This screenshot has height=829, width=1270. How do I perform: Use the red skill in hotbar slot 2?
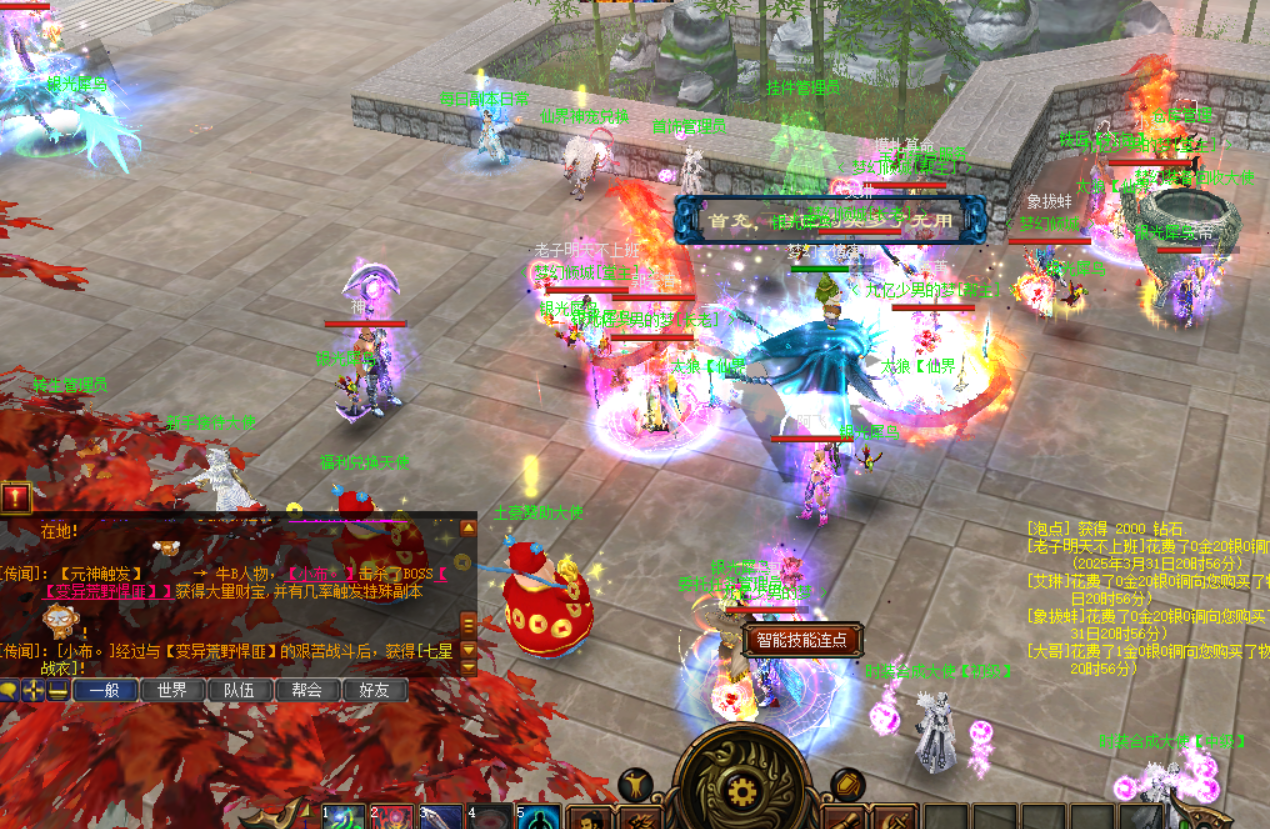[x=392, y=817]
